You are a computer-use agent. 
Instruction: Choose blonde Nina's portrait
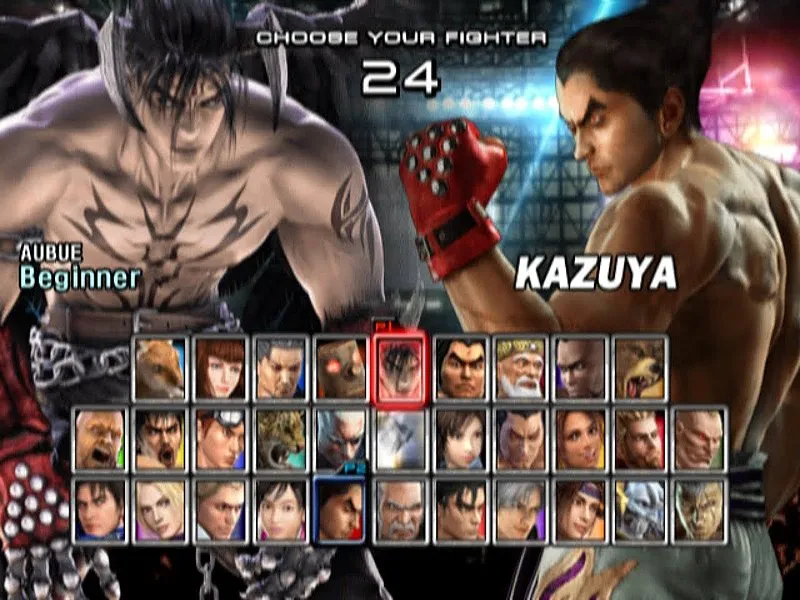pos(161,510)
